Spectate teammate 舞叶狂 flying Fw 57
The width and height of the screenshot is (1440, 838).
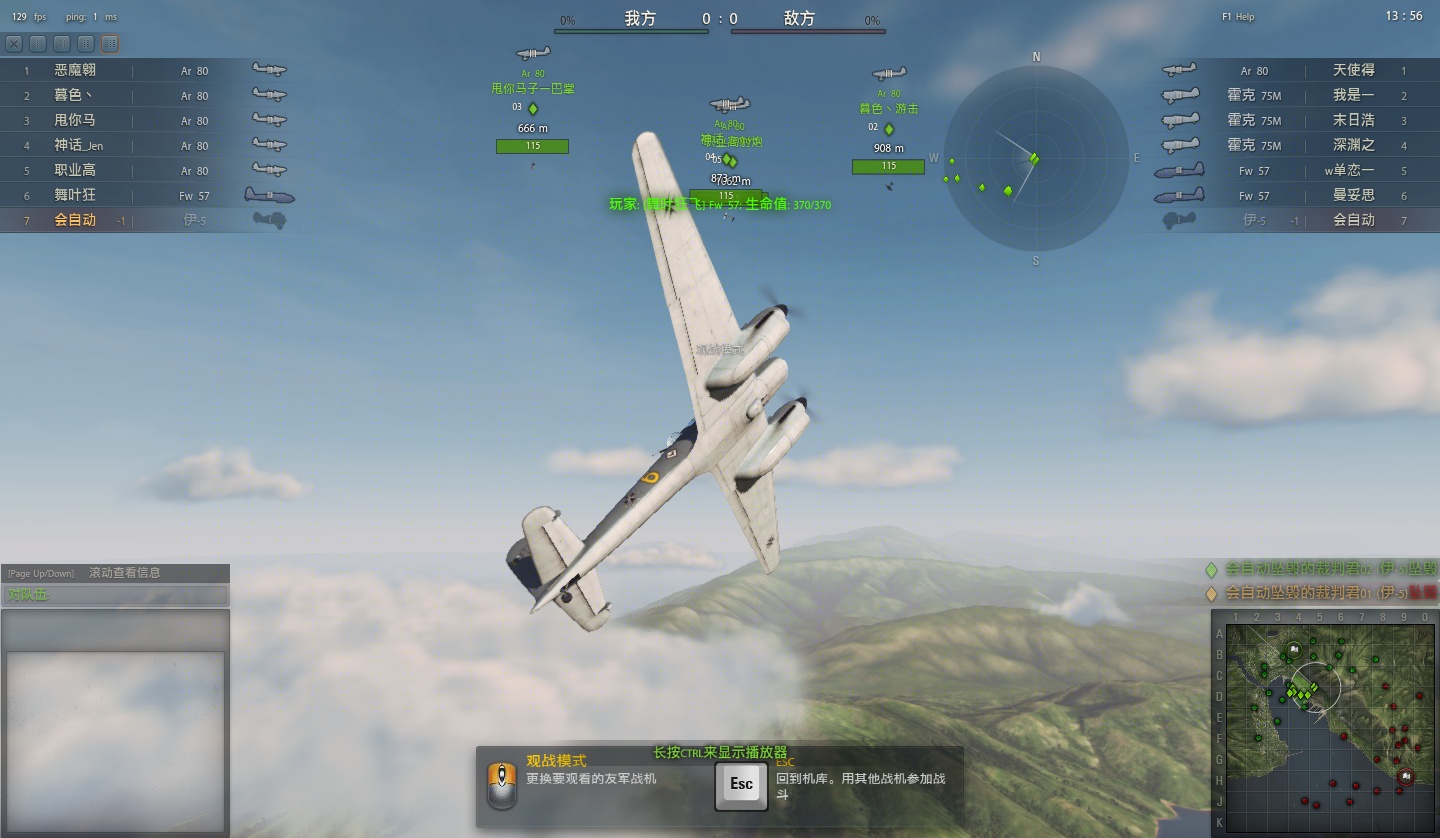75,196
